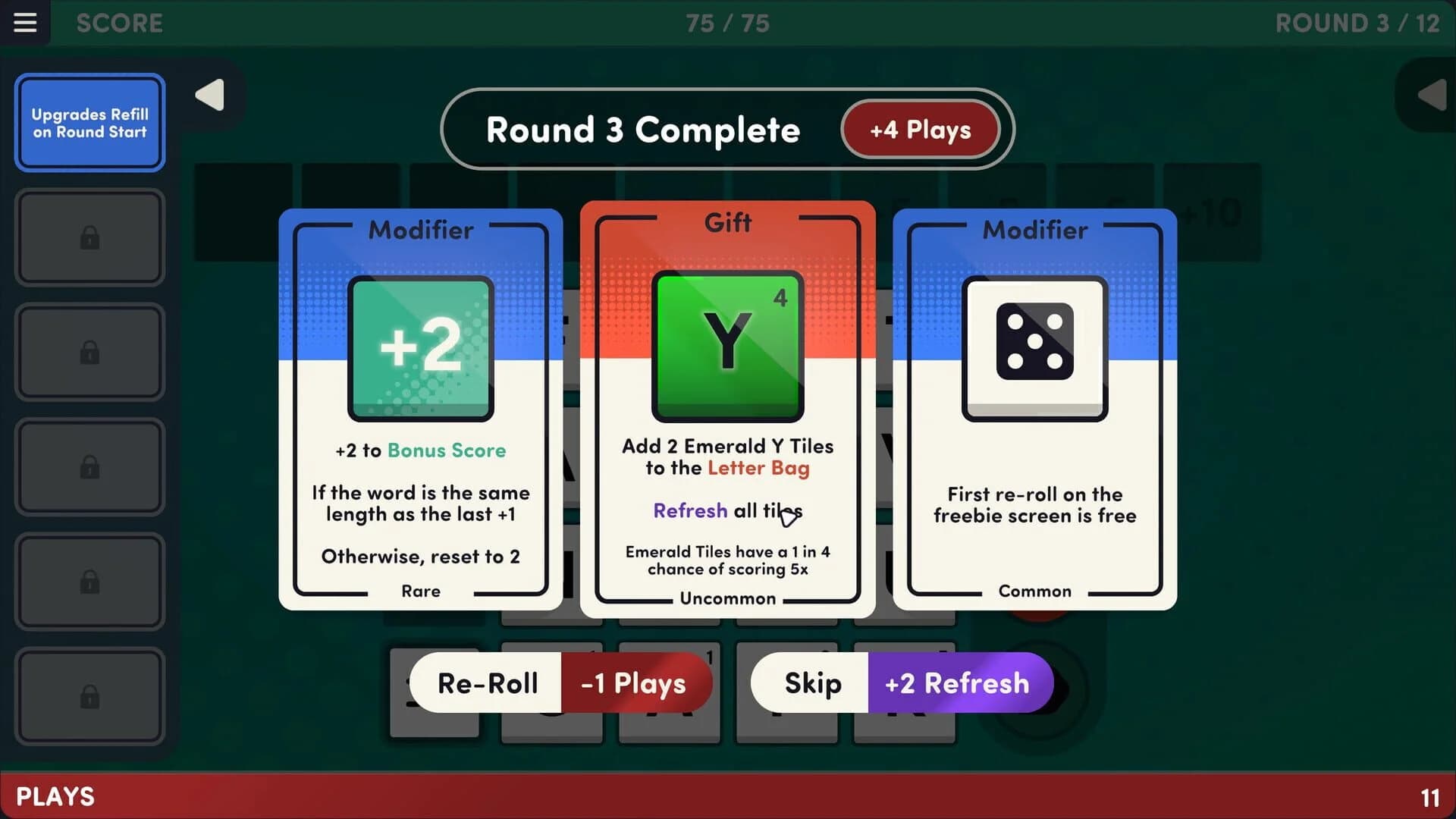Click the 75 / 75 score progress display
Viewport: 1456px width, 819px height.
(x=726, y=24)
